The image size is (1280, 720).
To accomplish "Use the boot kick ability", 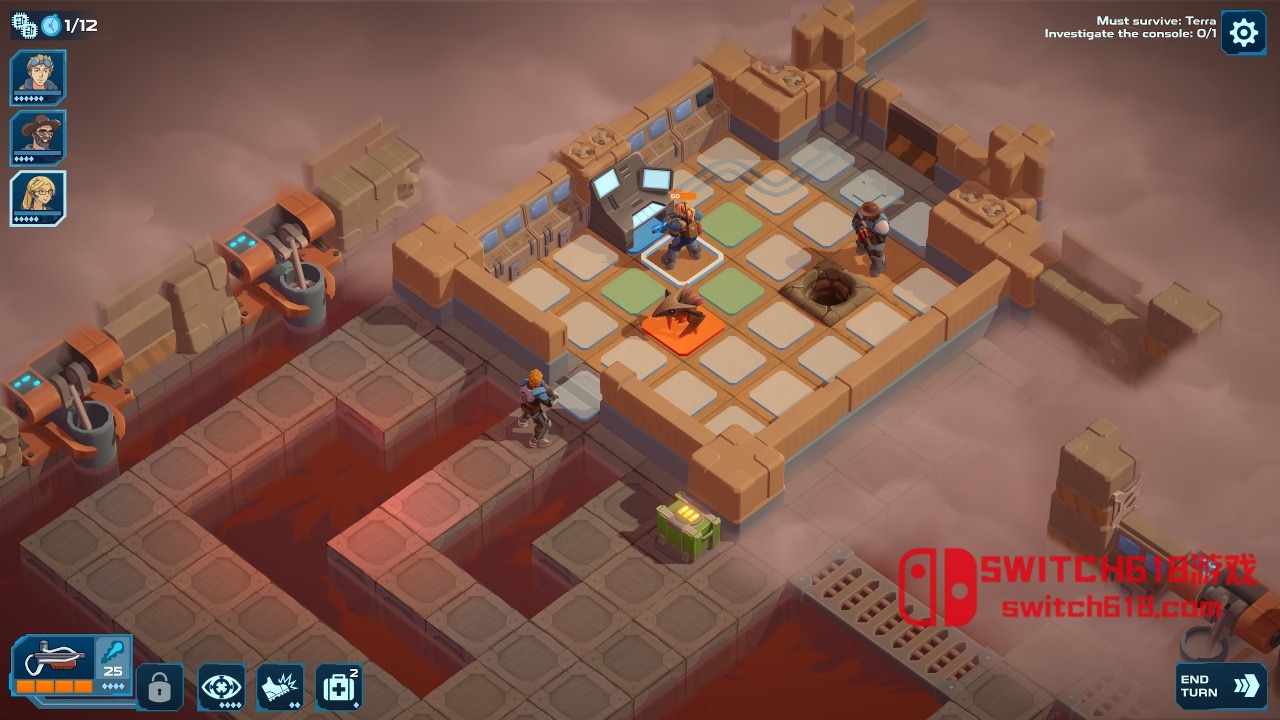I will click(x=281, y=687).
